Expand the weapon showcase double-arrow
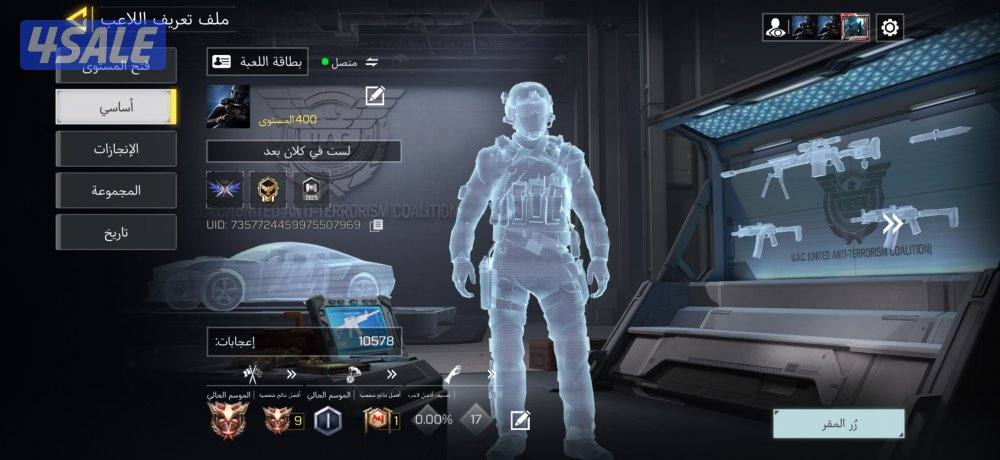The height and width of the screenshot is (460, 1000). tap(892, 224)
